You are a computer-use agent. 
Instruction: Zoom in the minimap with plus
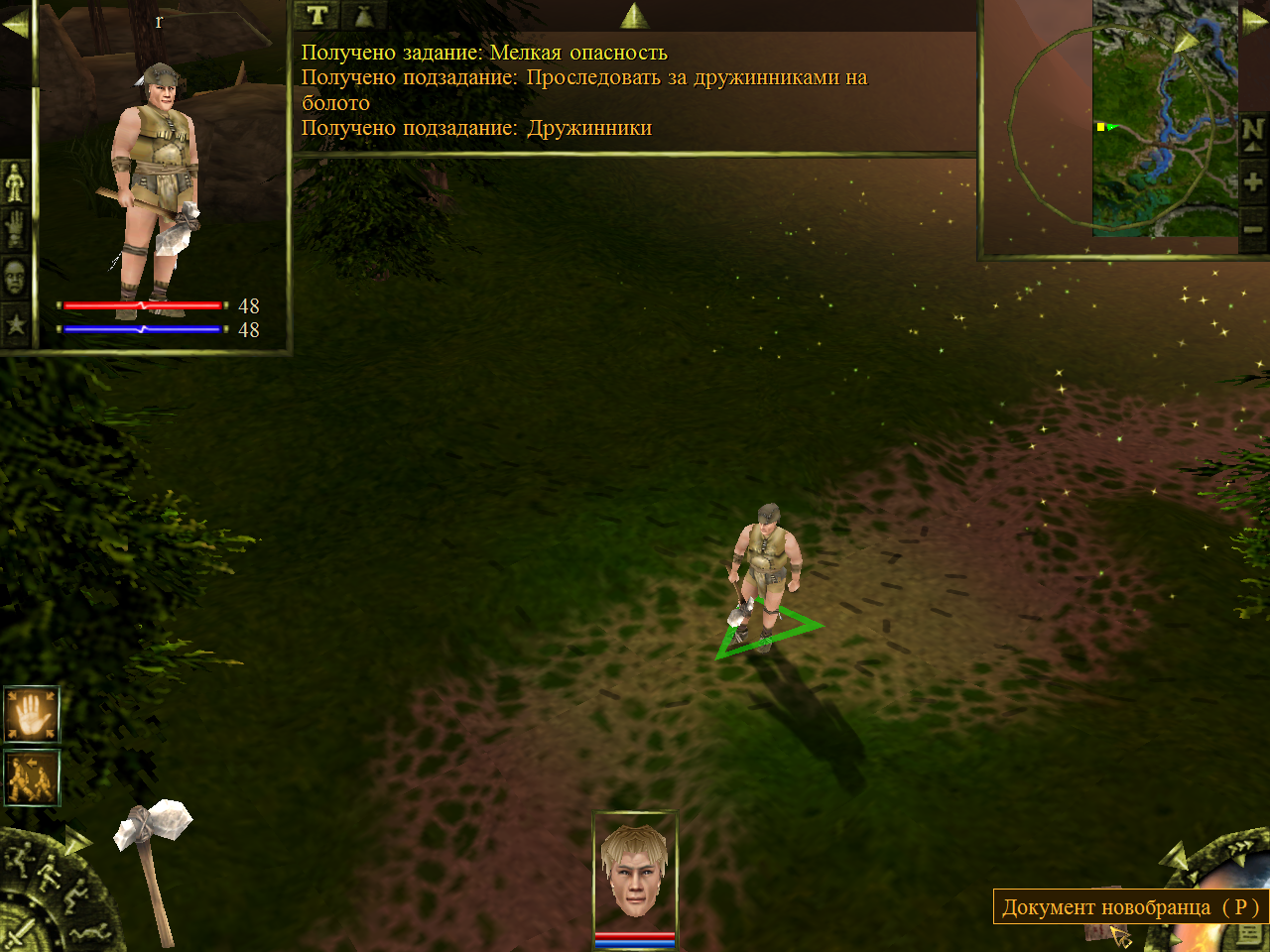[1253, 182]
